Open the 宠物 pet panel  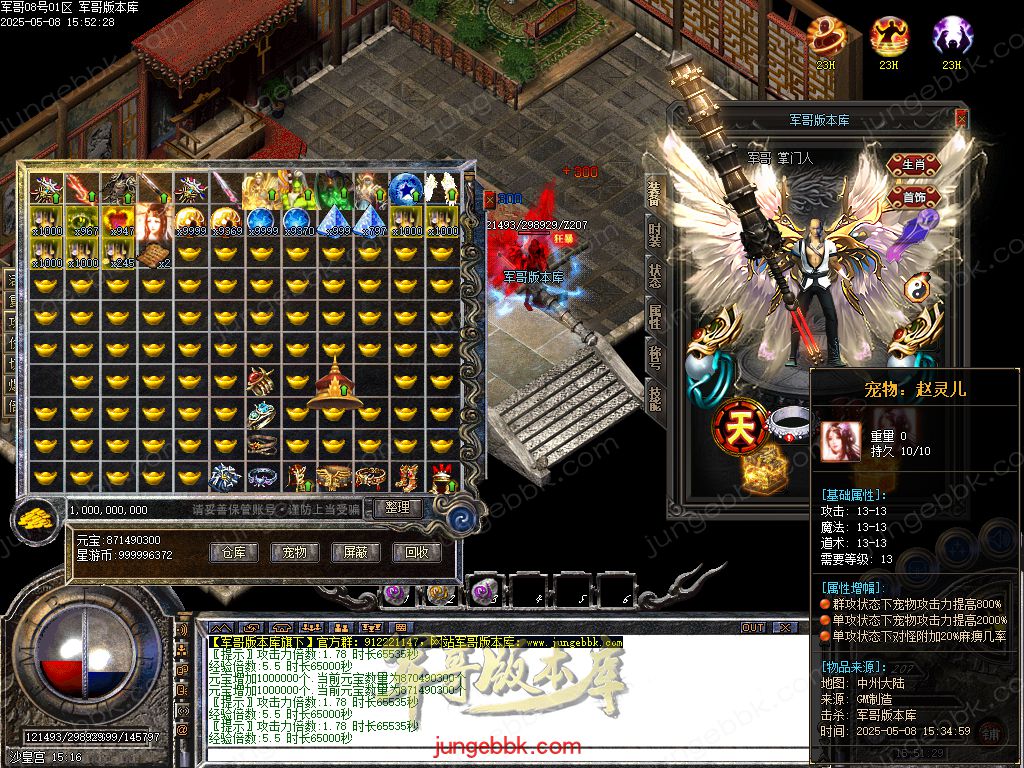click(295, 552)
